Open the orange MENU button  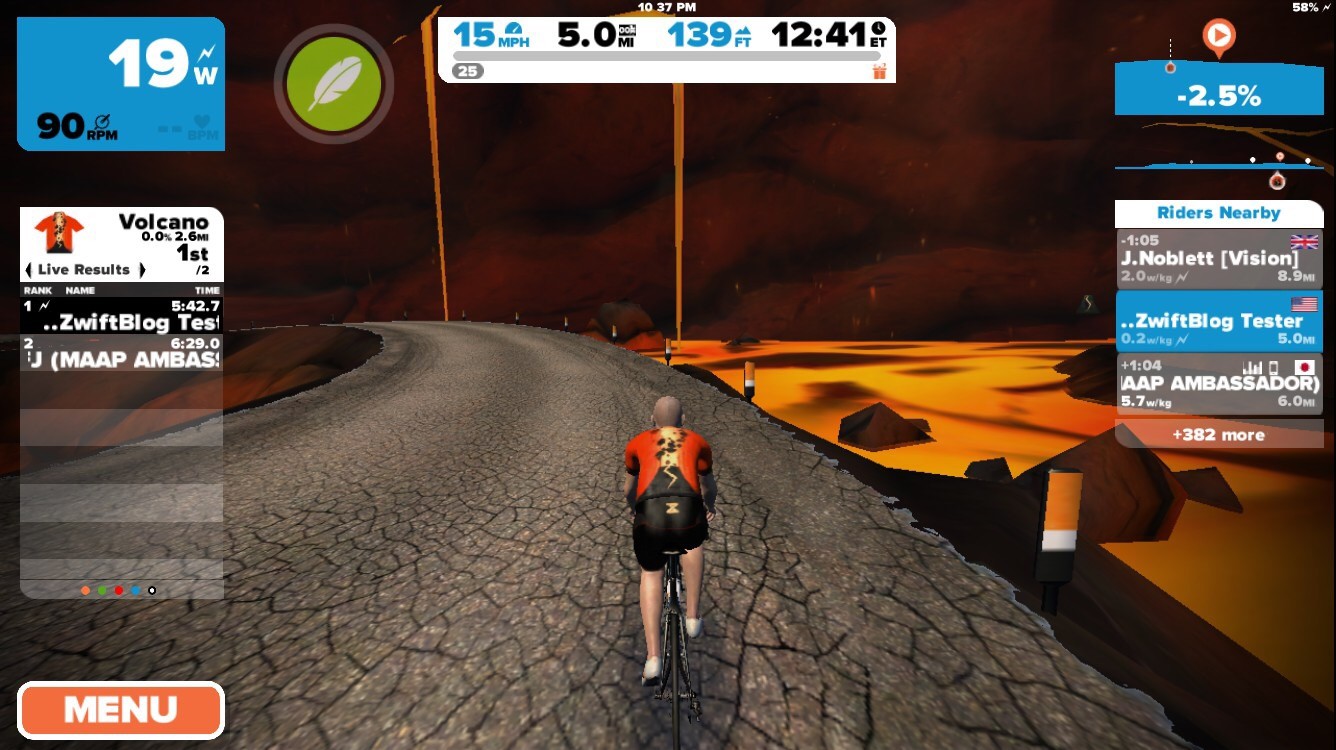120,710
